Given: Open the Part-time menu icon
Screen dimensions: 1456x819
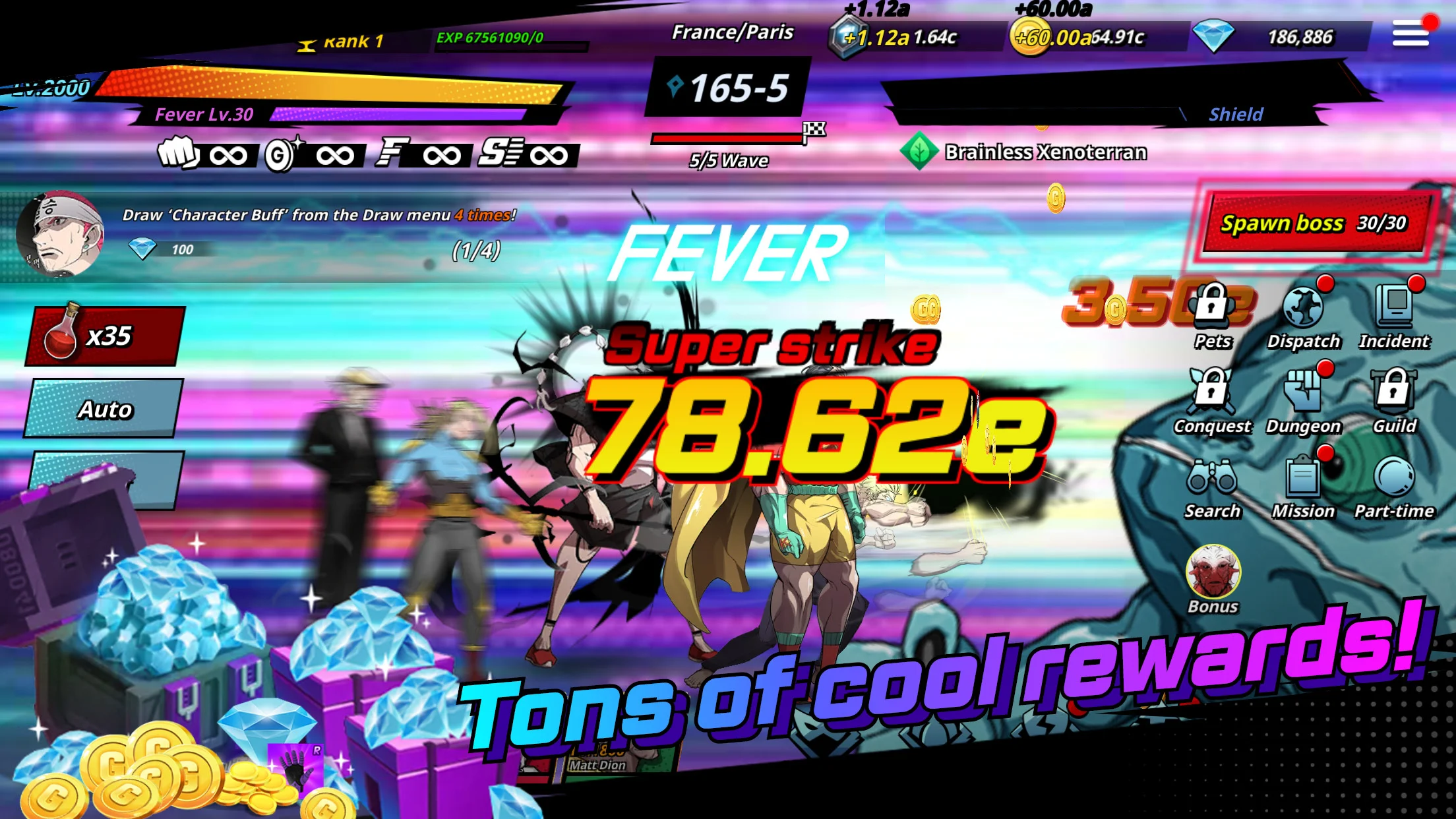Looking at the screenshot, I should (x=1394, y=486).
